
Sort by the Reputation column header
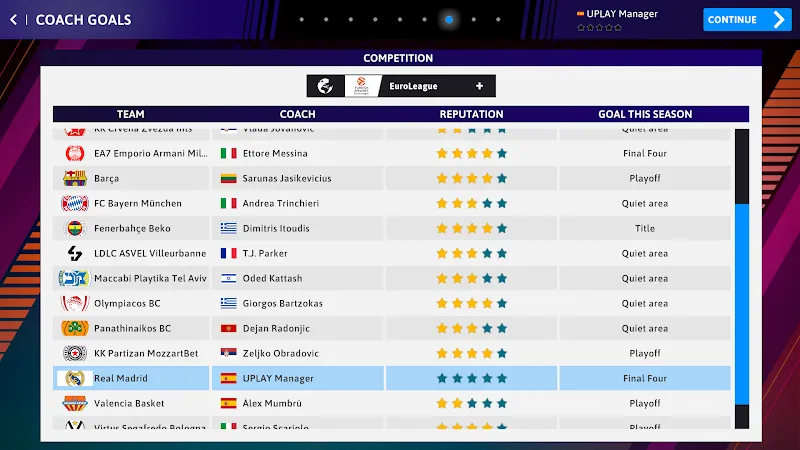[x=471, y=114]
